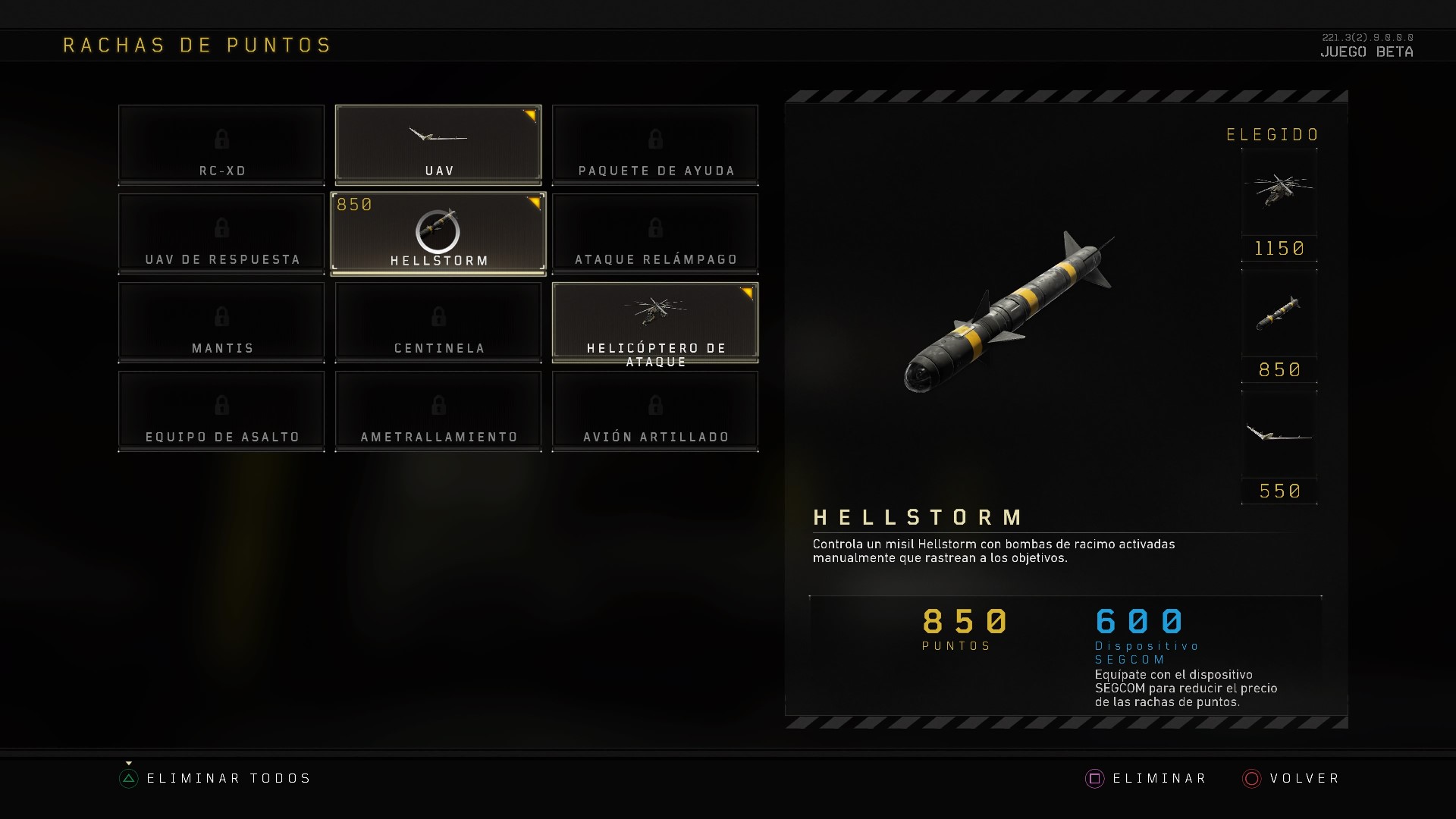The height and width of the screenshot is (819, 1456).
Task: Remove all scorestreaks with Eliminar Todos
Action: [x=216, y=779]
